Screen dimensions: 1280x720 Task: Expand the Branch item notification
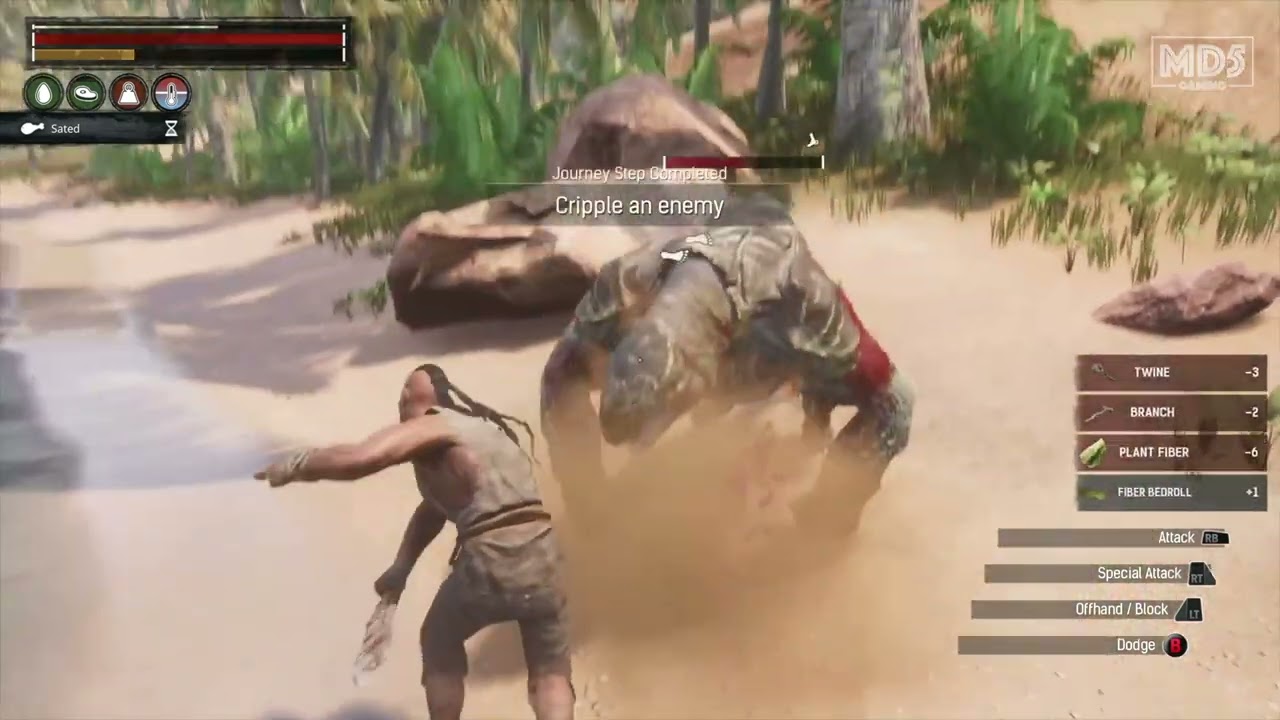[x=1170, y=412]
